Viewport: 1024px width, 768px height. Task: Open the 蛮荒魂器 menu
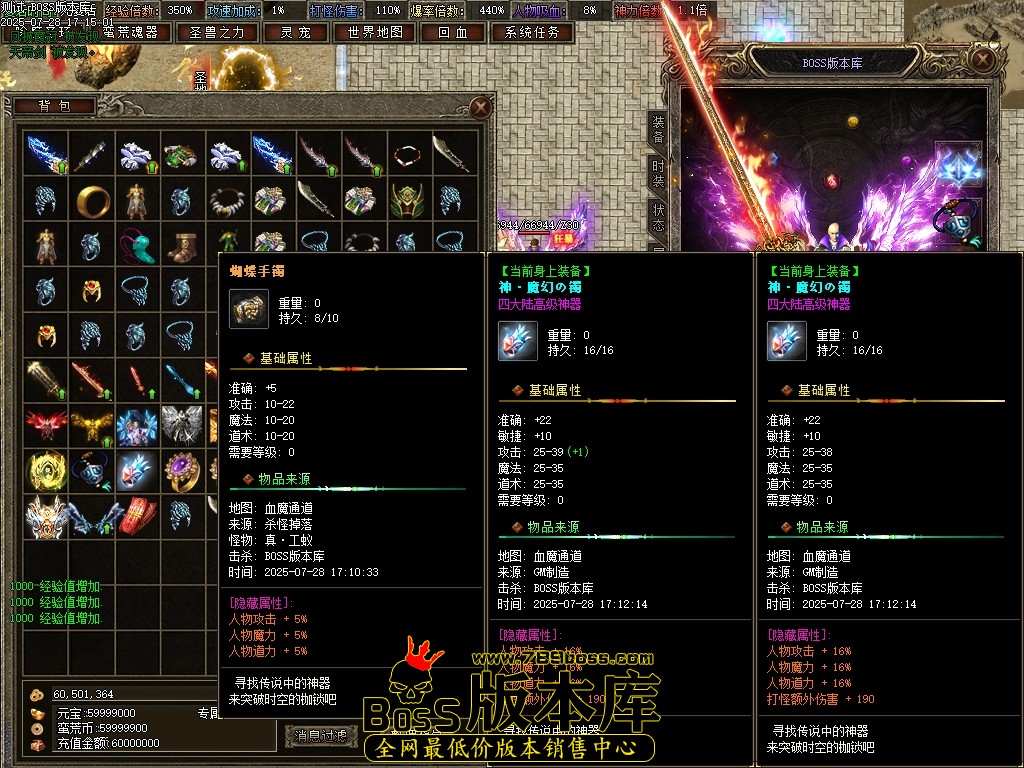[x=130, y=32]
